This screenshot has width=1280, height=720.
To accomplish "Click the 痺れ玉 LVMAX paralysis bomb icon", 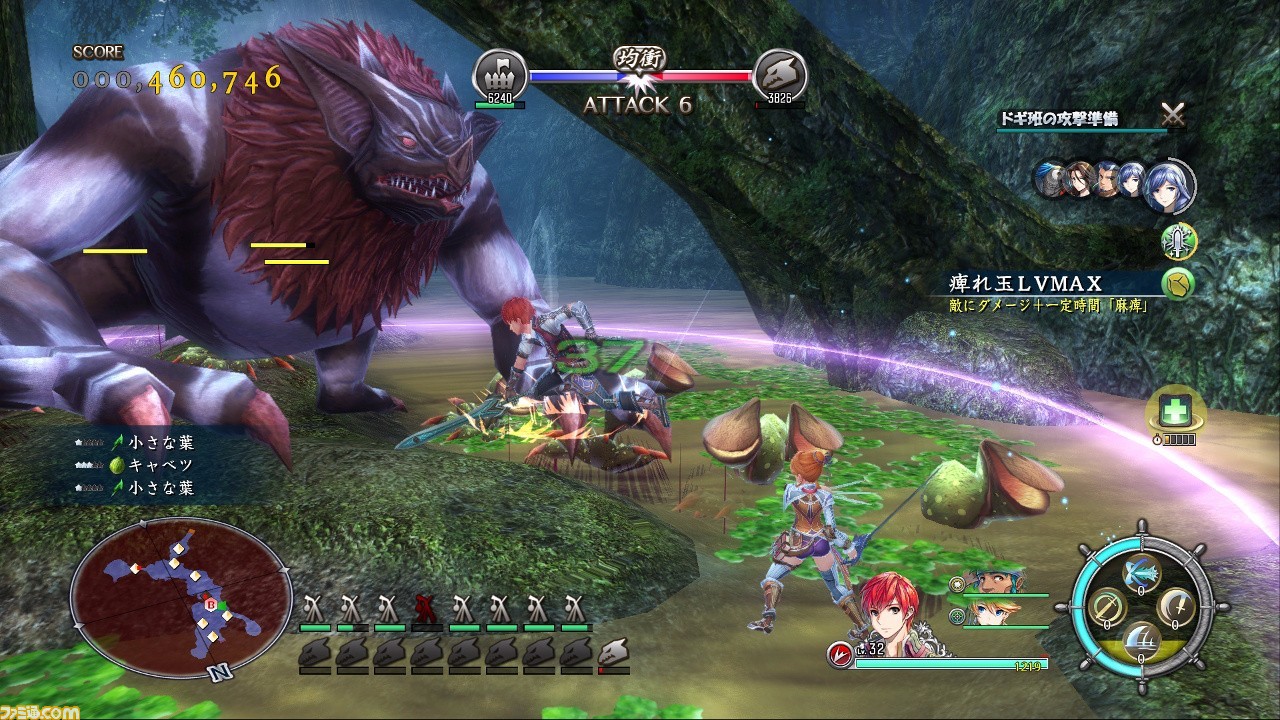I will pos(1178,283).
